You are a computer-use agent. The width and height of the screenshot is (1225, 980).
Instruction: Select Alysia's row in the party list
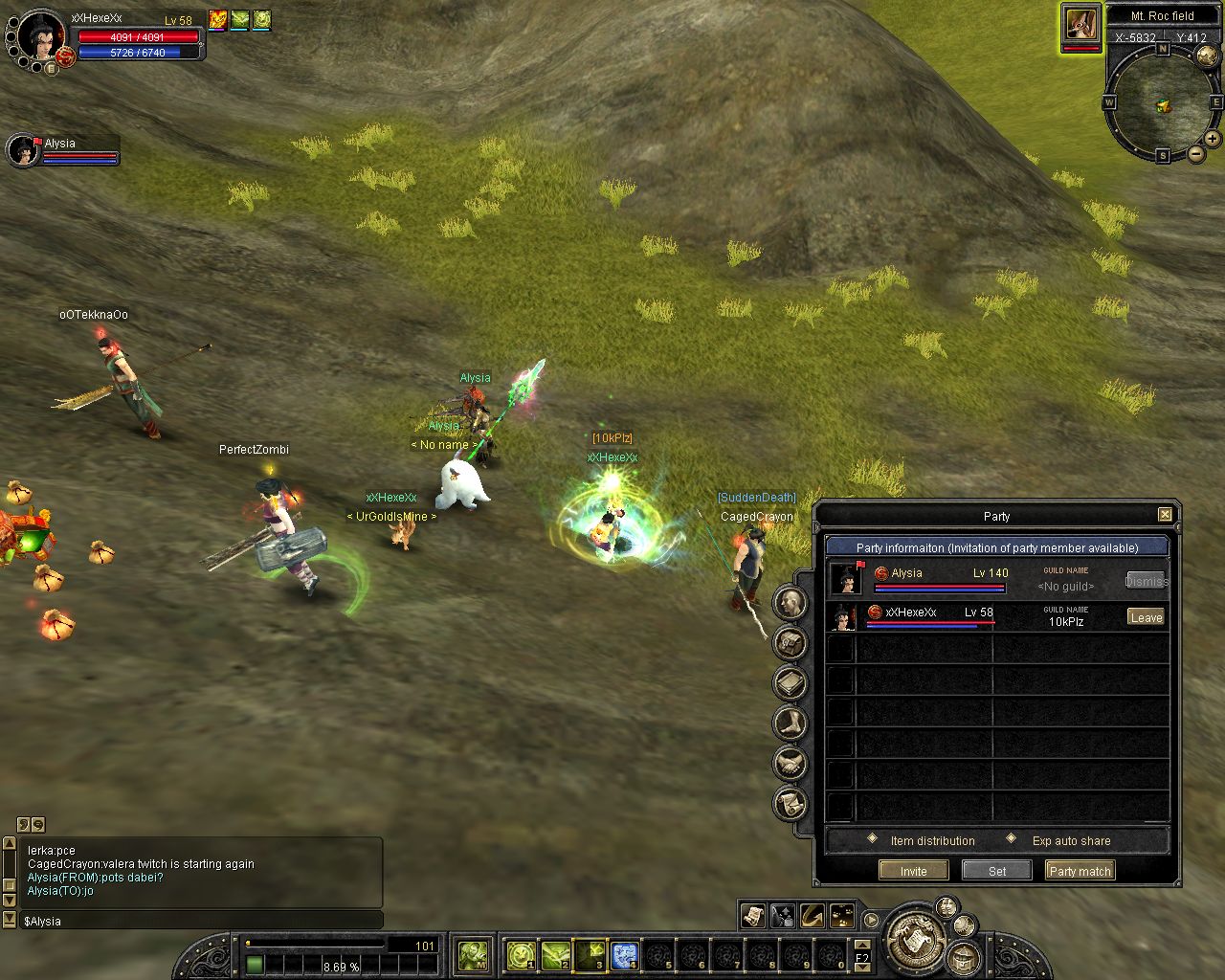tap(957, 579)
